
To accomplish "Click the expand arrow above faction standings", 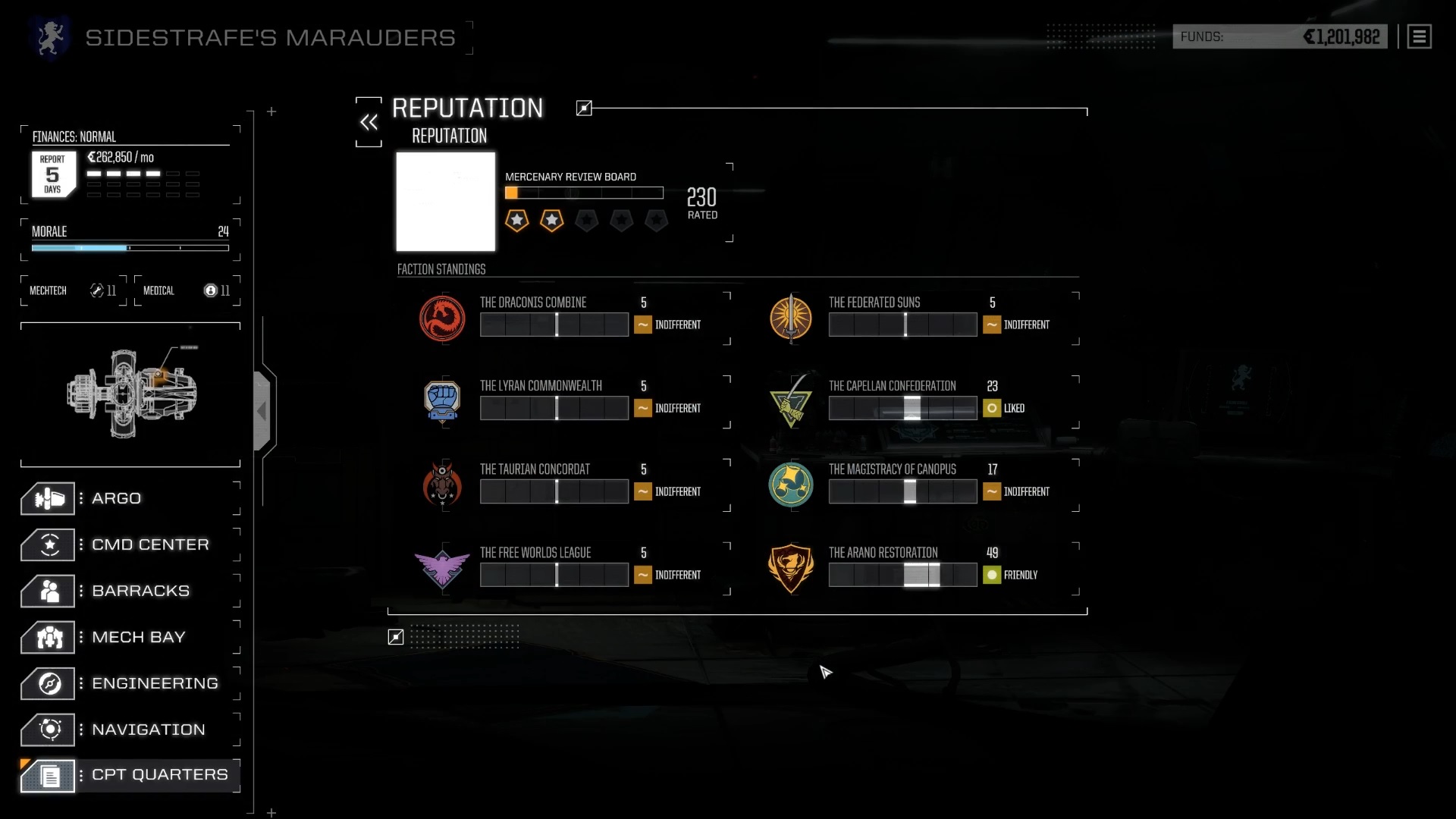I will (x=584, y=108).
